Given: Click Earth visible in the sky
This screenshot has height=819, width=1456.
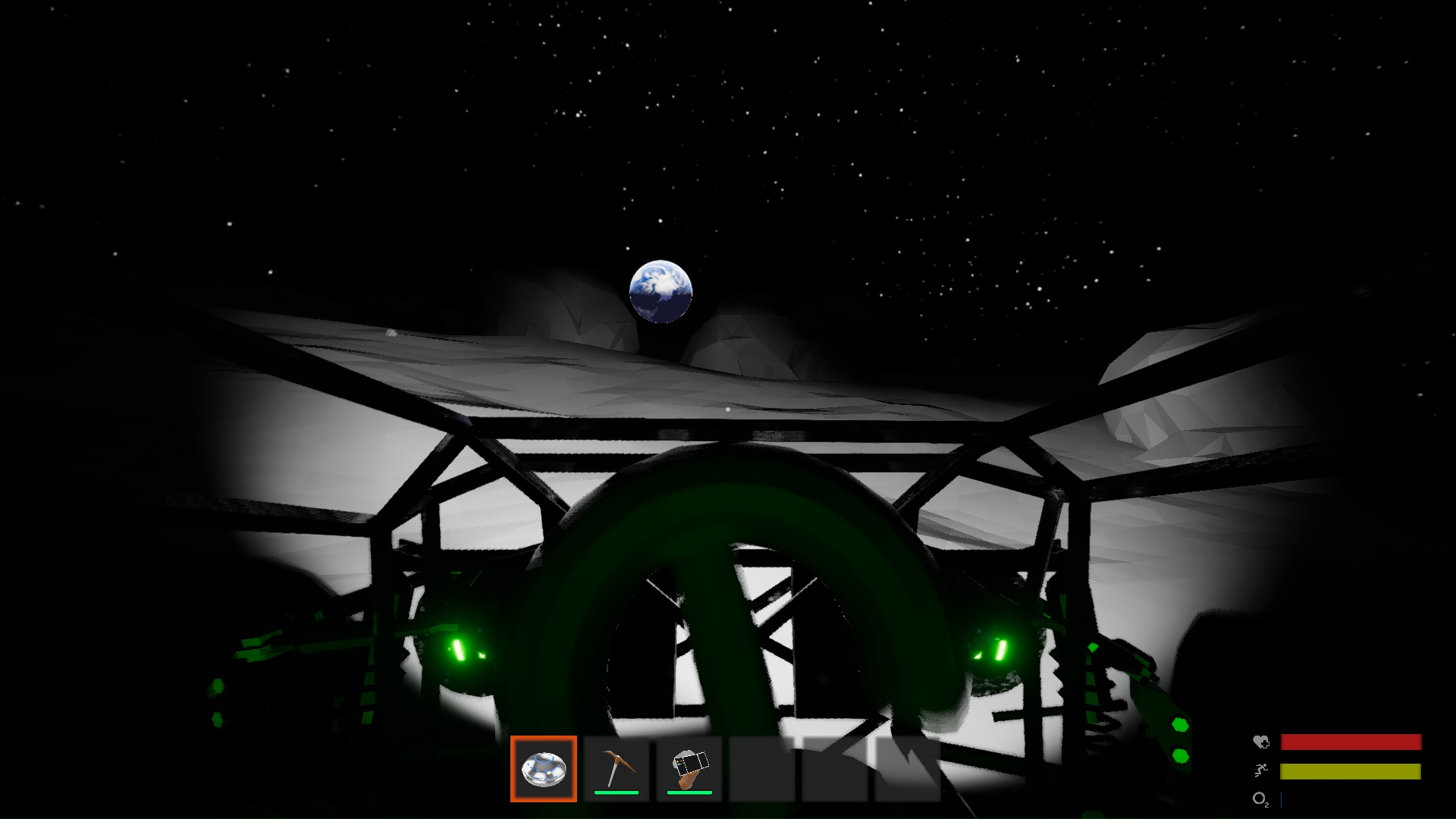Looking at the screenshot, I should click(x=662, y=292).
